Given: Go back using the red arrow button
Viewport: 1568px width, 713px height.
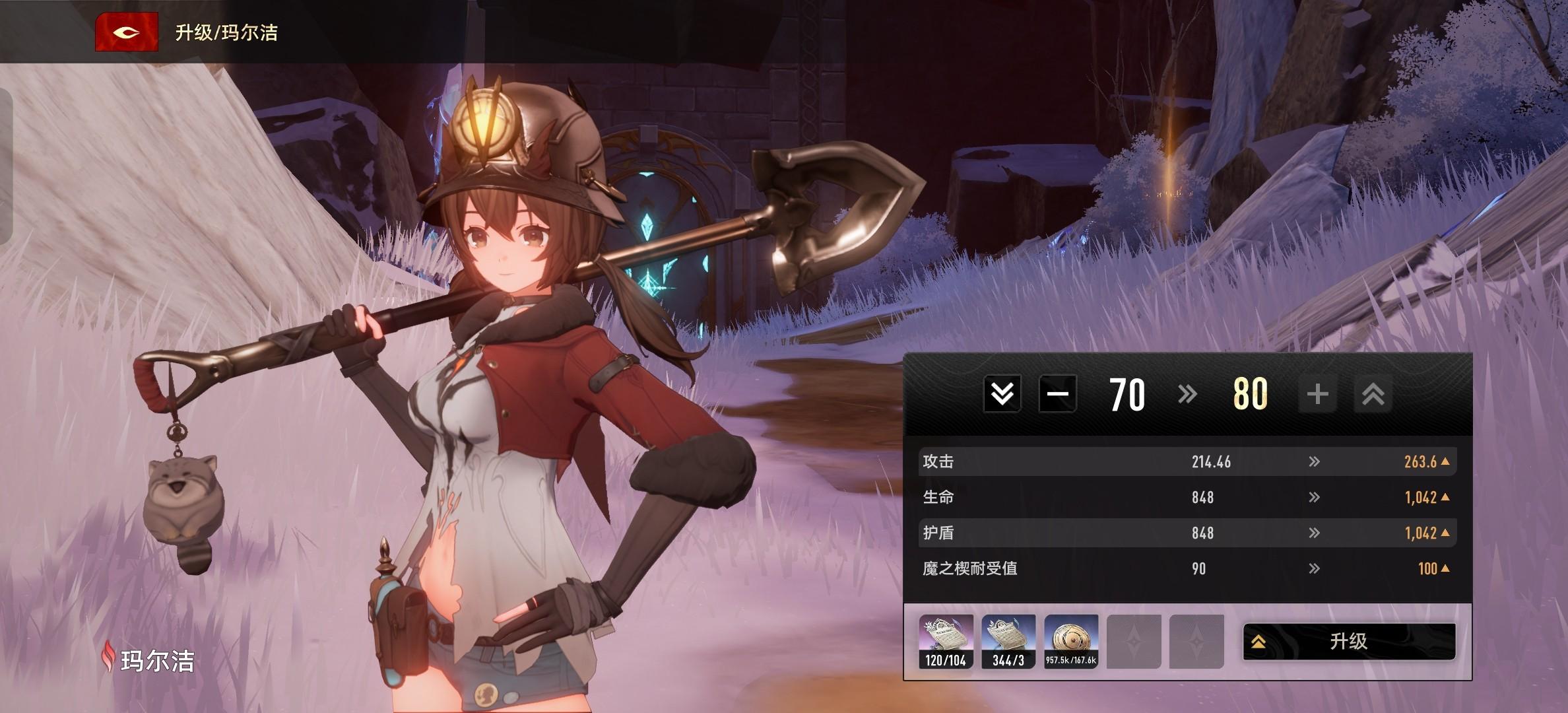Looking at the screenshot, I should coord(126,32).
